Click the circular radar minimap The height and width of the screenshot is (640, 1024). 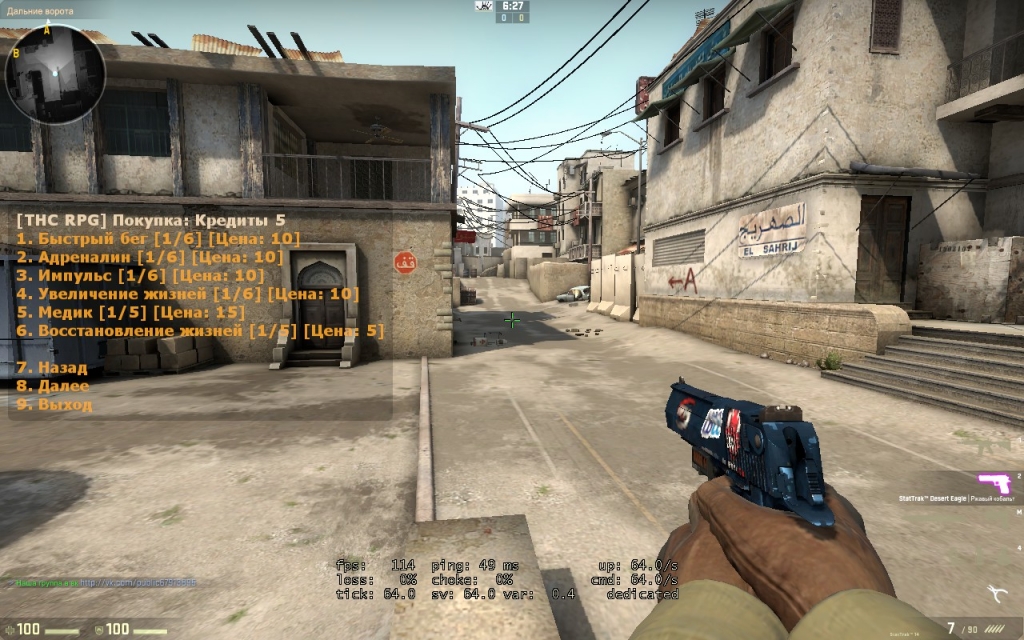(x=55, y=73)
